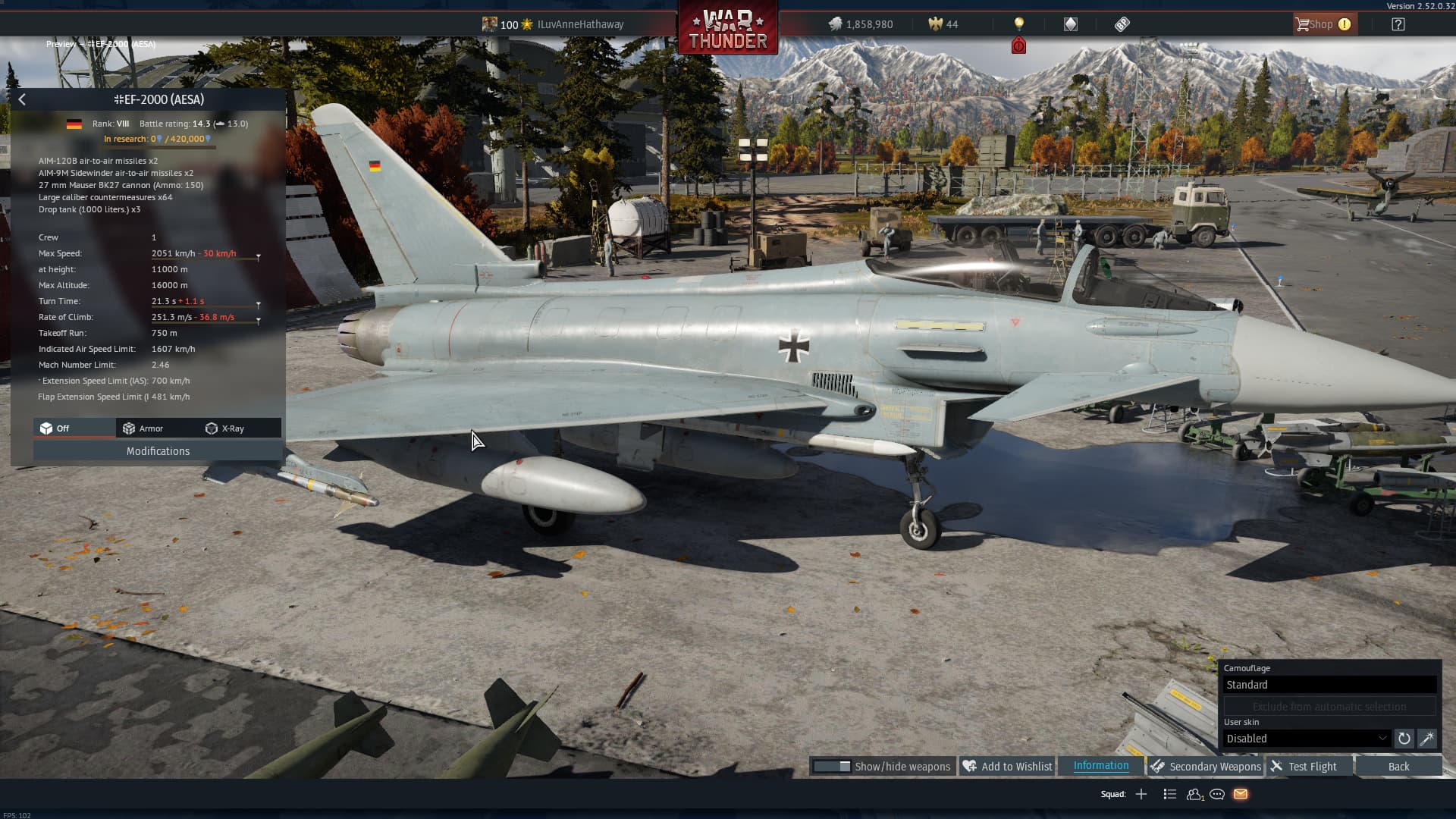Toggle the Show/hide weapons switch
The width and height of the screenshot is (1456, 819).
832,767
